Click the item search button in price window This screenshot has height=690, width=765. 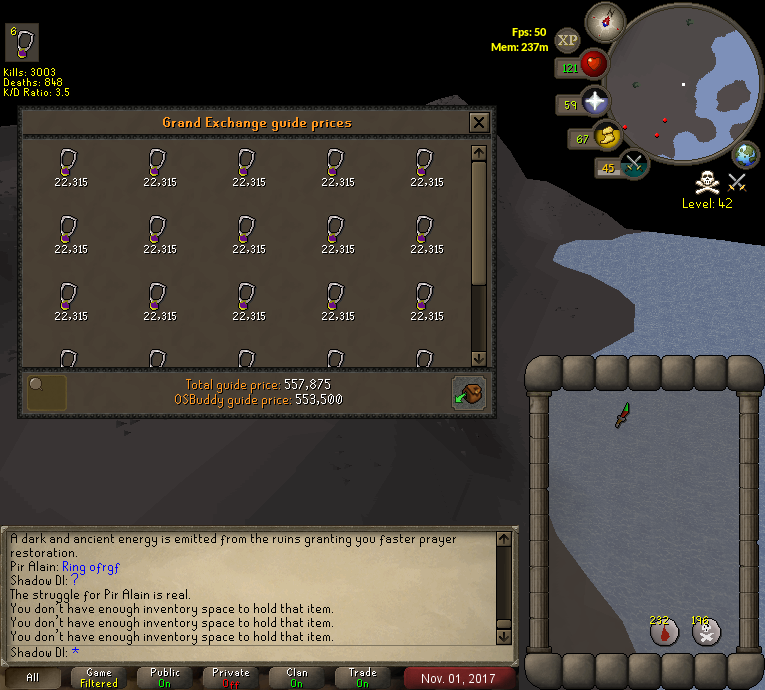click(x=46, y=392)
